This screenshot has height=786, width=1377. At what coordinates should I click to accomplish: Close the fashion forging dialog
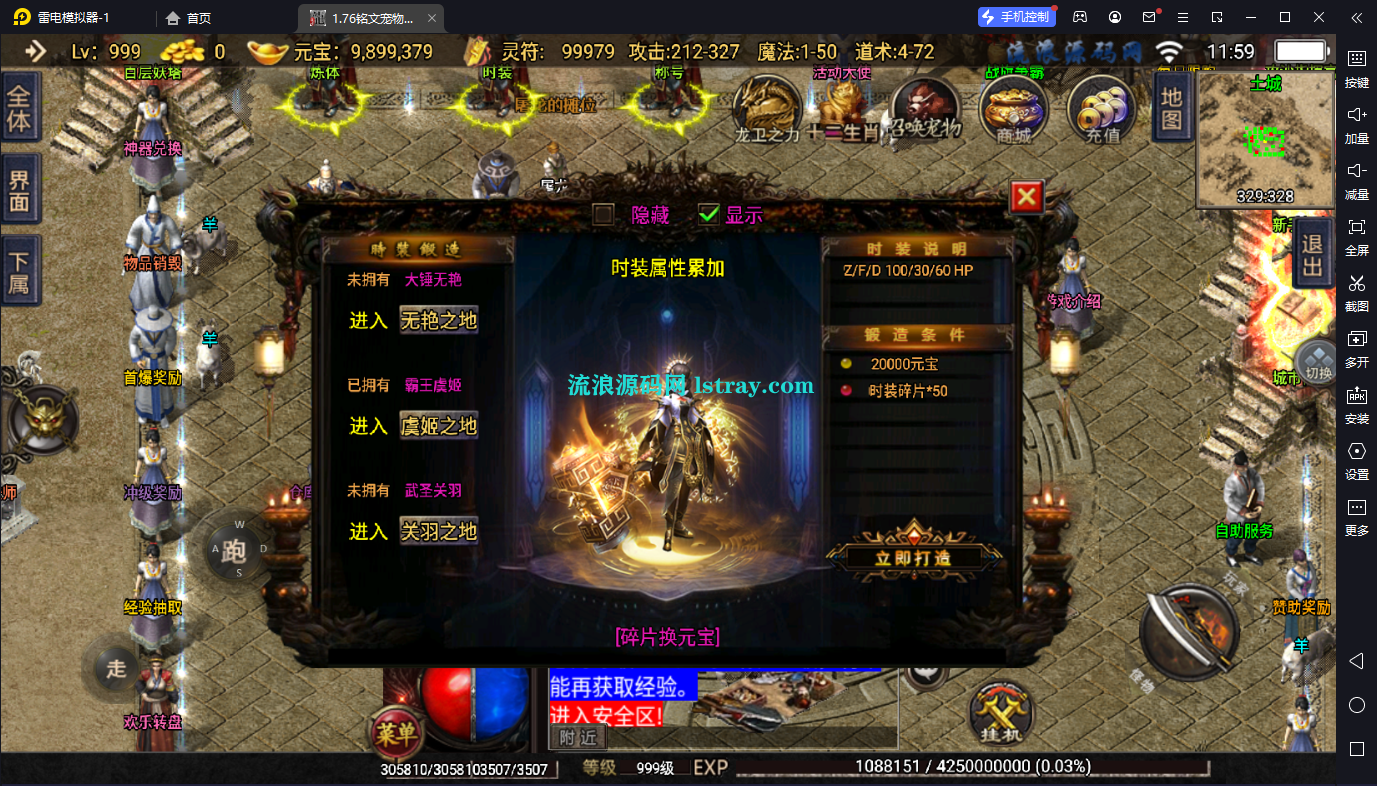[x=1026, y=197]
